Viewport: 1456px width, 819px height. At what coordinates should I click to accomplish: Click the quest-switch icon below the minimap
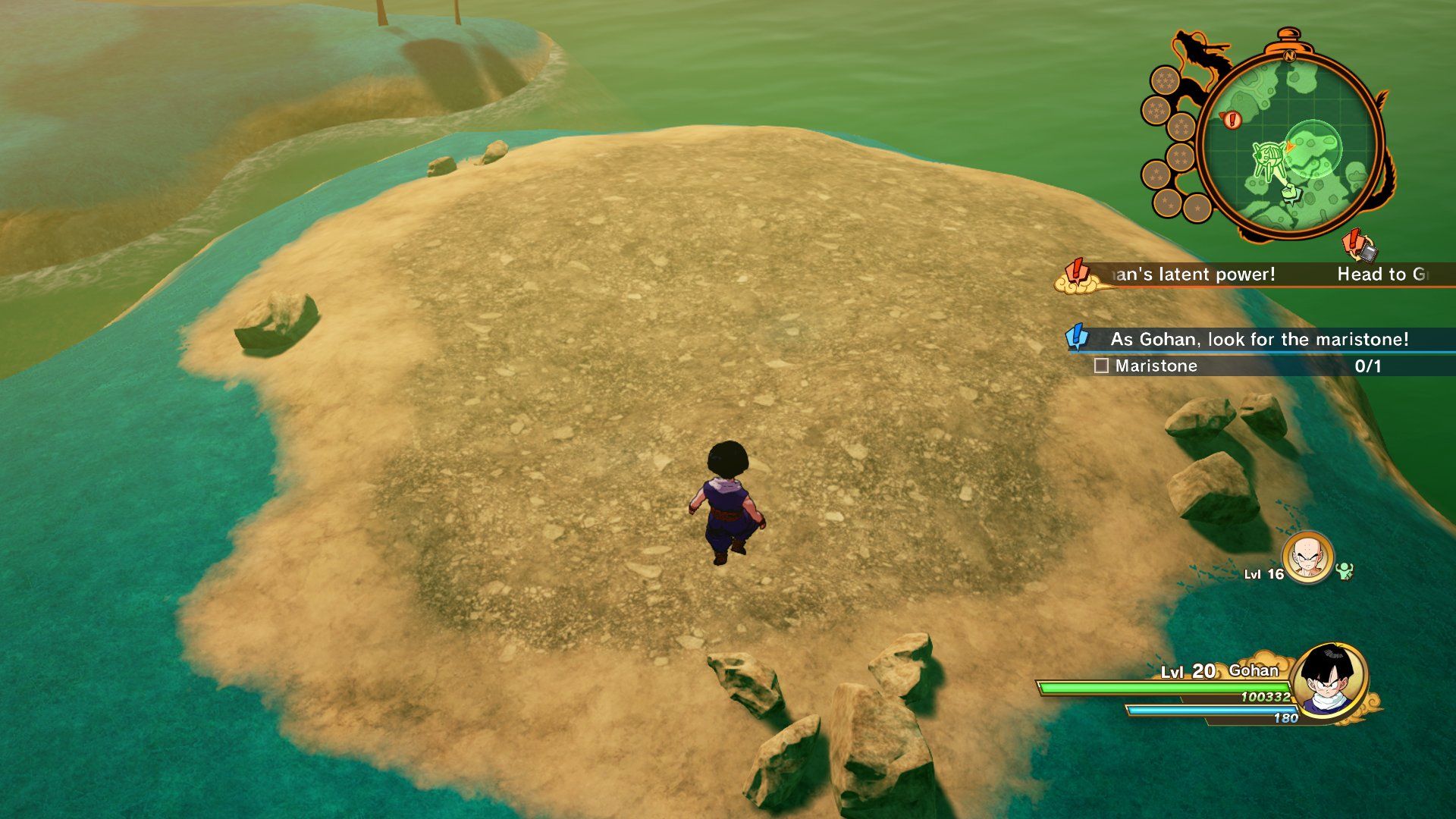pos(1359,246)
